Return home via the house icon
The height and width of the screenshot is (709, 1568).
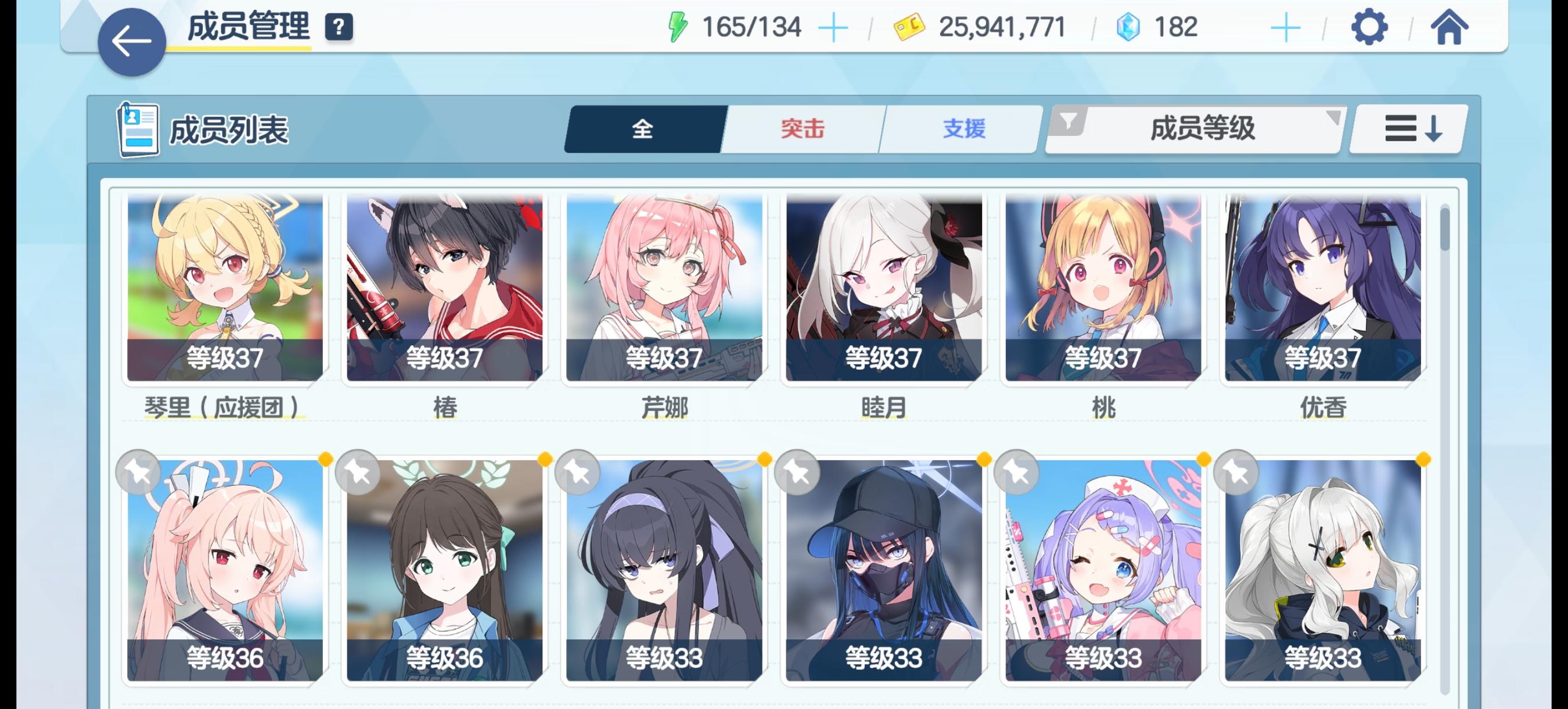click(x=1452, y=26)
